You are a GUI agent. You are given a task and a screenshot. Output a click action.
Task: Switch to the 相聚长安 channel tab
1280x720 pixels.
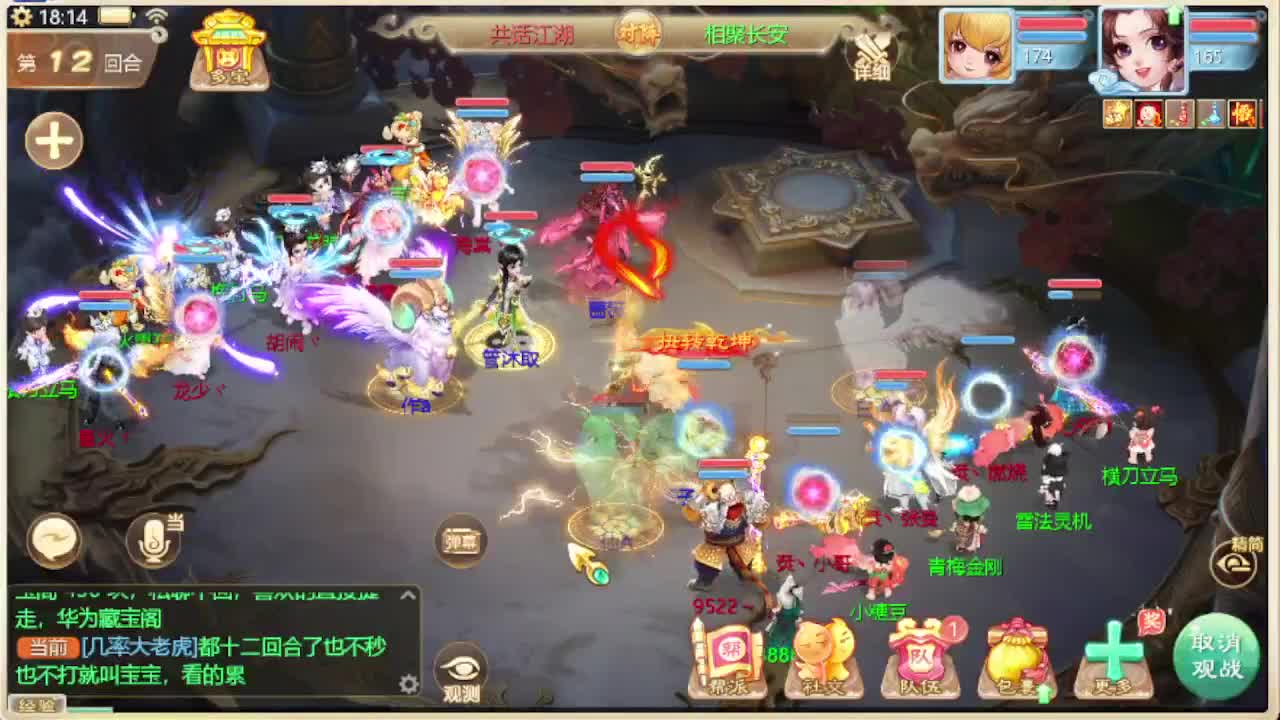[745, 35]
